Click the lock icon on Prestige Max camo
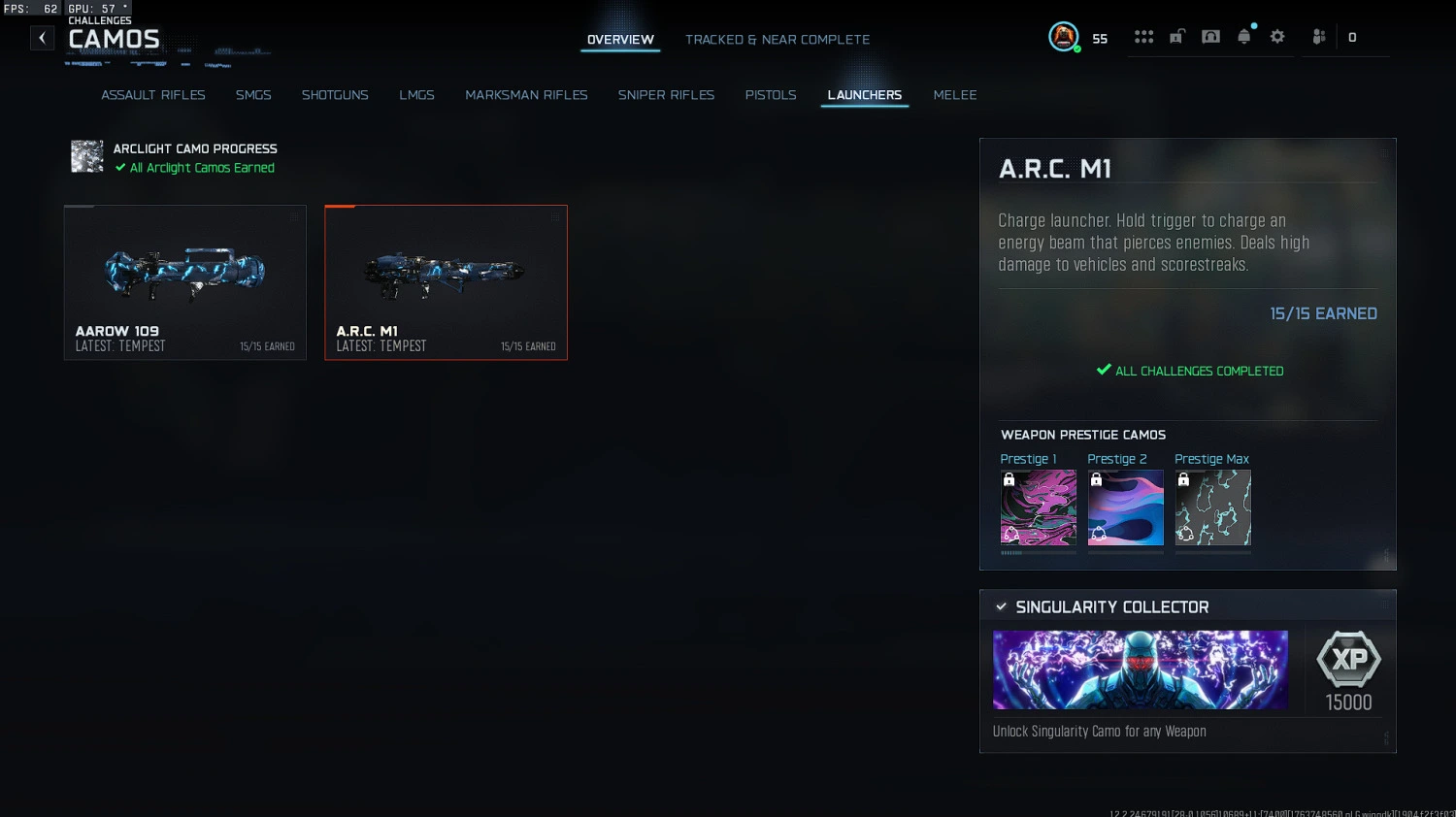Image resolution: width=1456 pixels, height=817 pixels. tap(1183, 477)
